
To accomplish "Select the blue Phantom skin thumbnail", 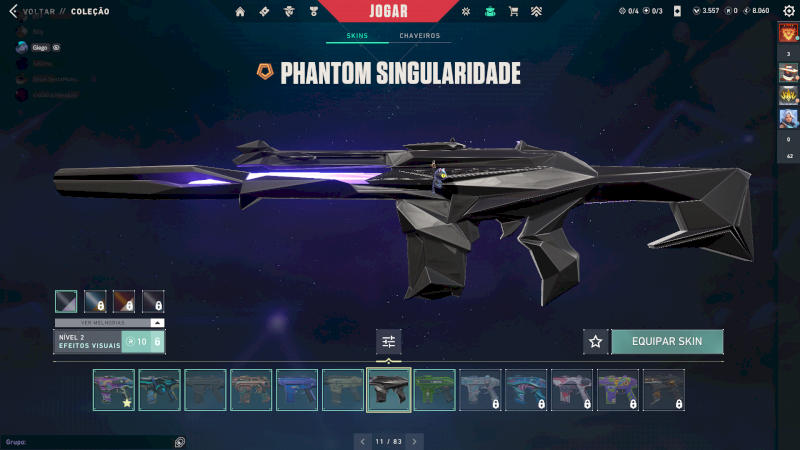I will point(297,390).
